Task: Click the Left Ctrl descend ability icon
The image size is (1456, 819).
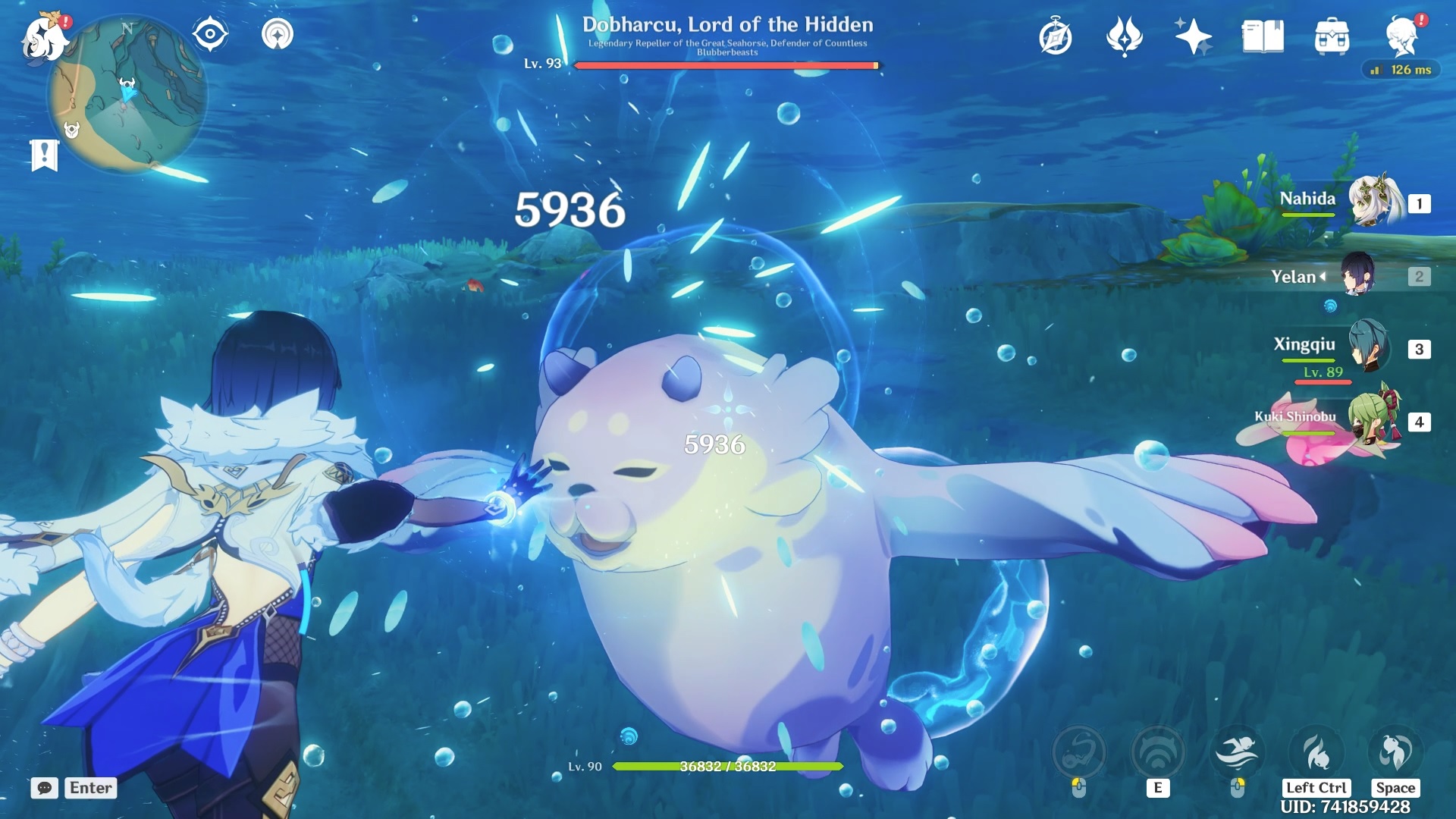Action: pos(1316,753)
